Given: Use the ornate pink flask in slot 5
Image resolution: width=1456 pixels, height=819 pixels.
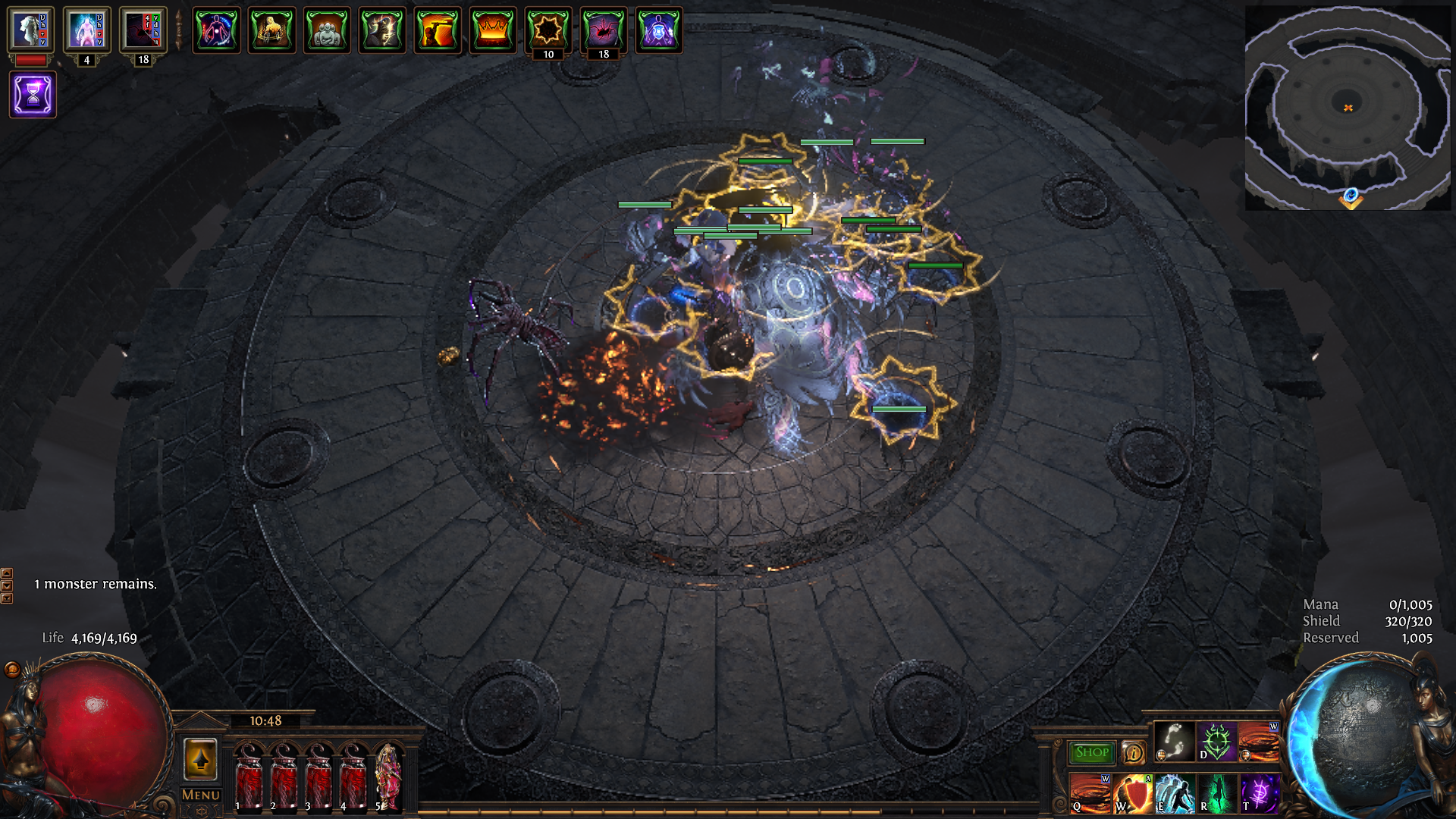Looking at the screenshot, I should (x=388, y=777).
